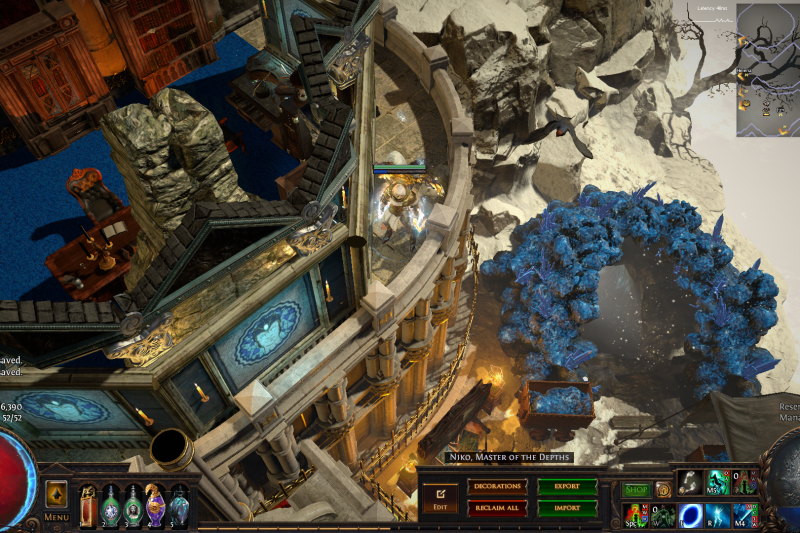Export the hideout layout
Viewport: 800px width, 533px height.
tap(567, 487)
